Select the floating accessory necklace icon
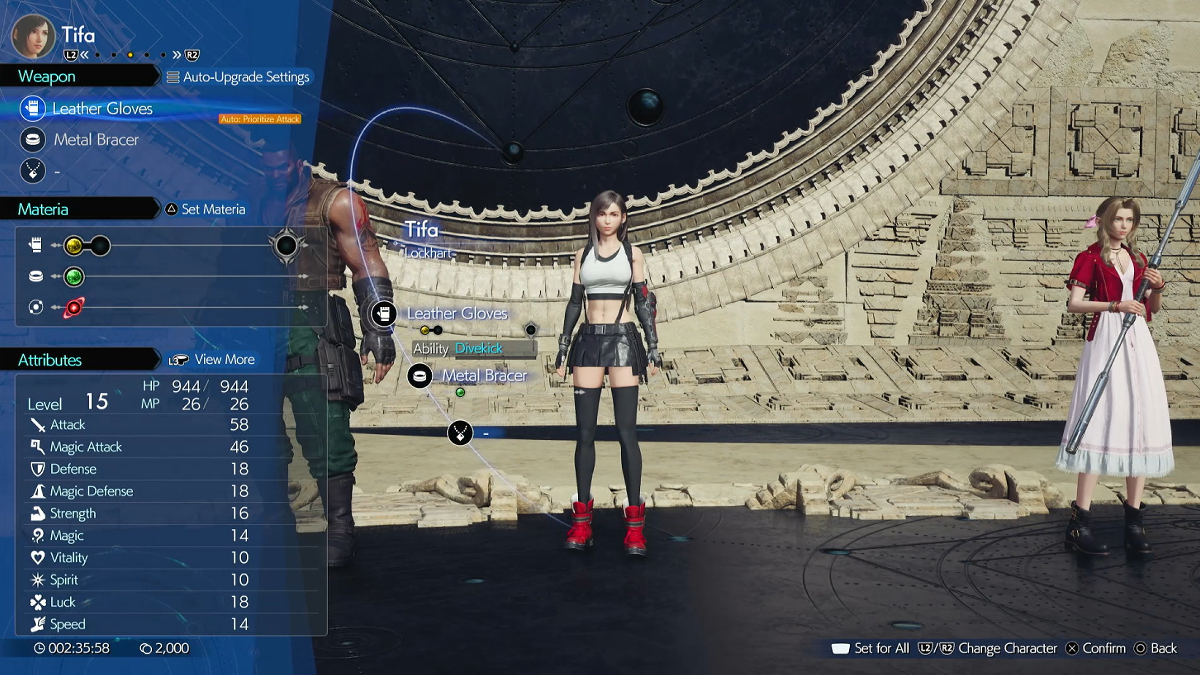Screen dimensions: 1200x675 pyautogui.click(x=459, y=433)
